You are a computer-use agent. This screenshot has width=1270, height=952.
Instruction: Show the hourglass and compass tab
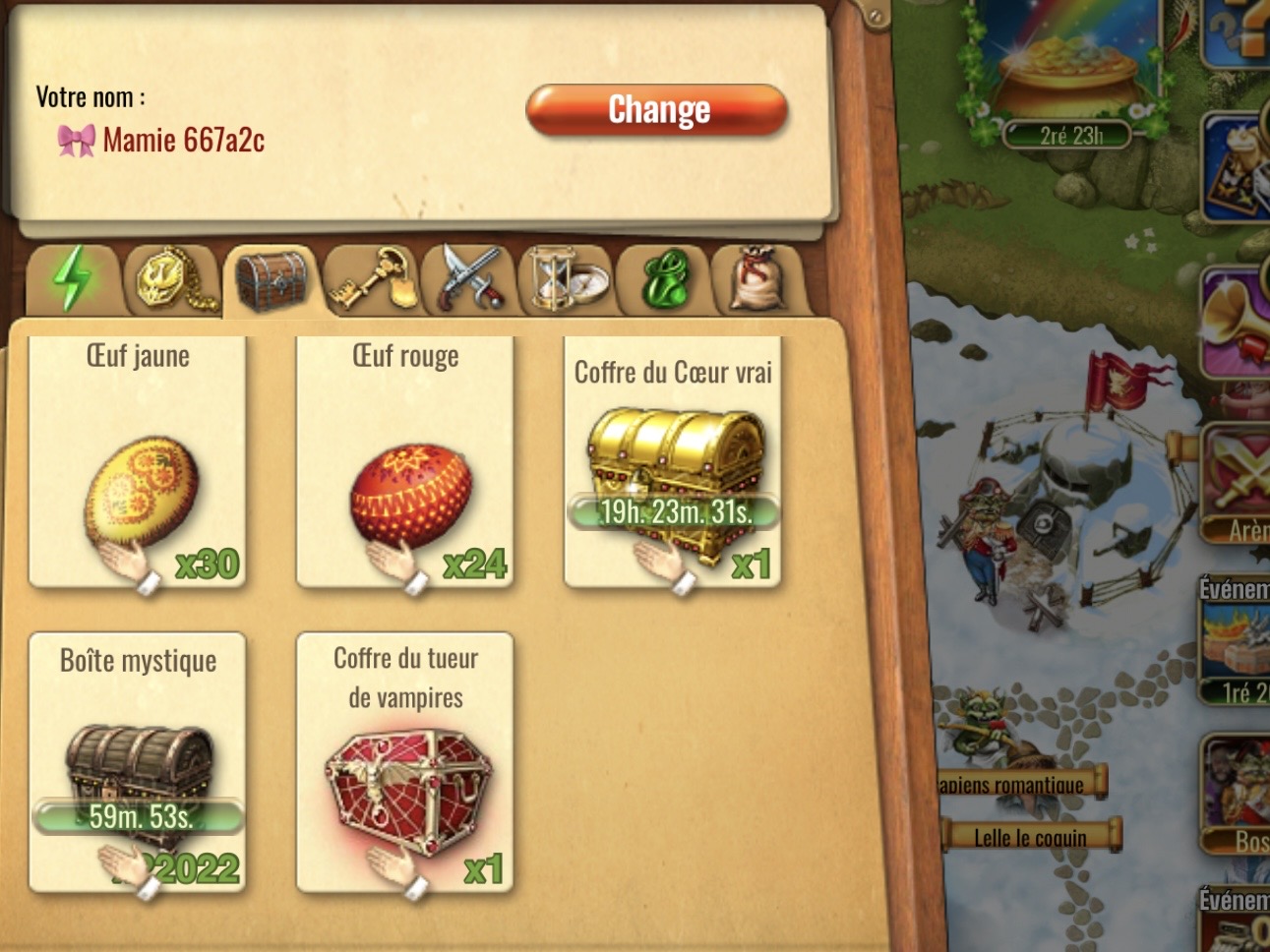[568, 279]
